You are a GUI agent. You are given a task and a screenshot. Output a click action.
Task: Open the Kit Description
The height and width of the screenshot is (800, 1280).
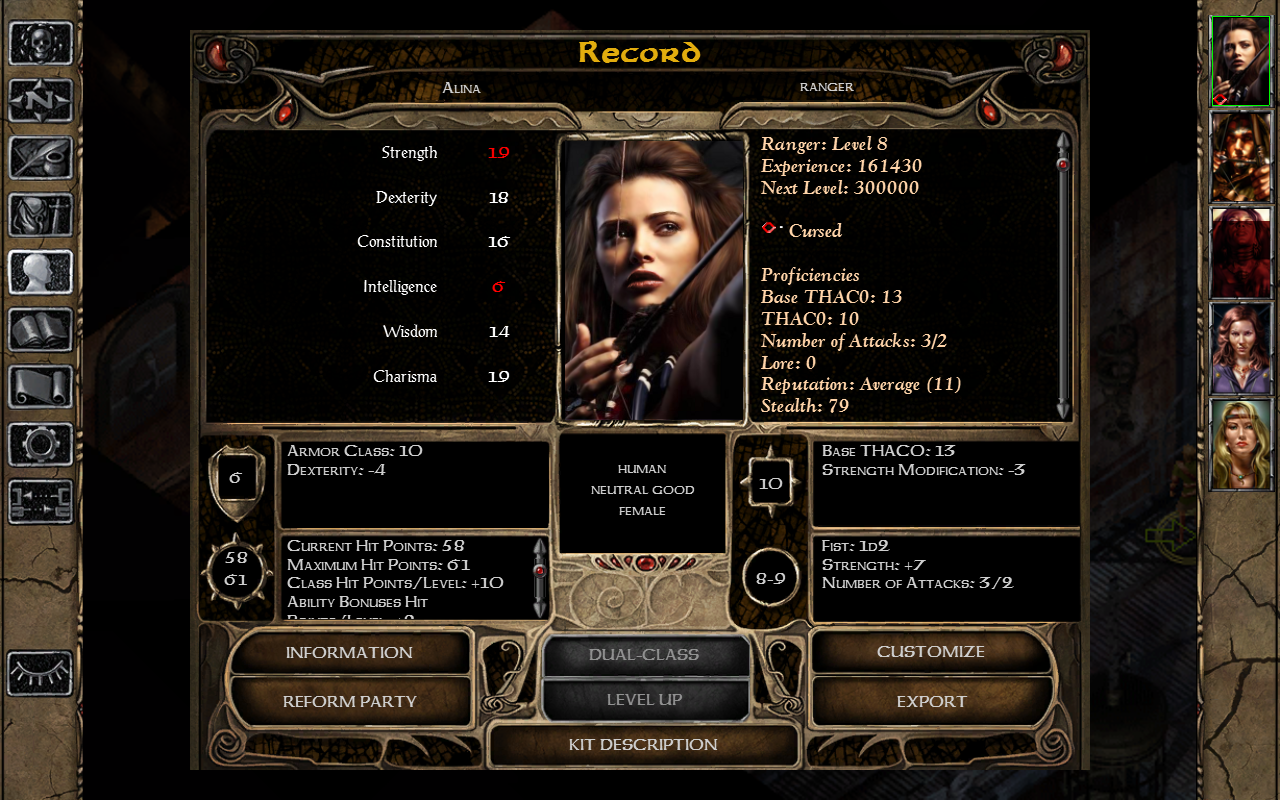643,745
